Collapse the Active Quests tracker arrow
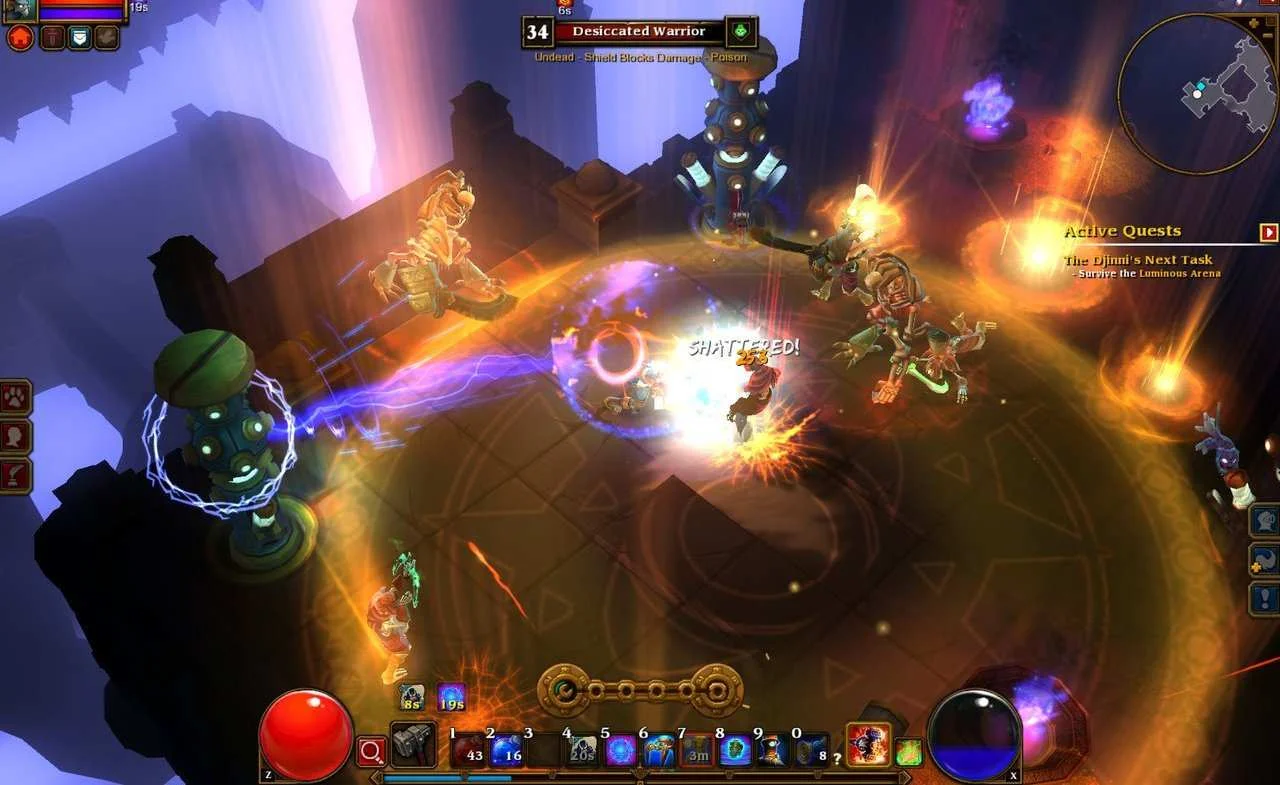This screenshot has height=785, width=1280. coord(1269,232)
